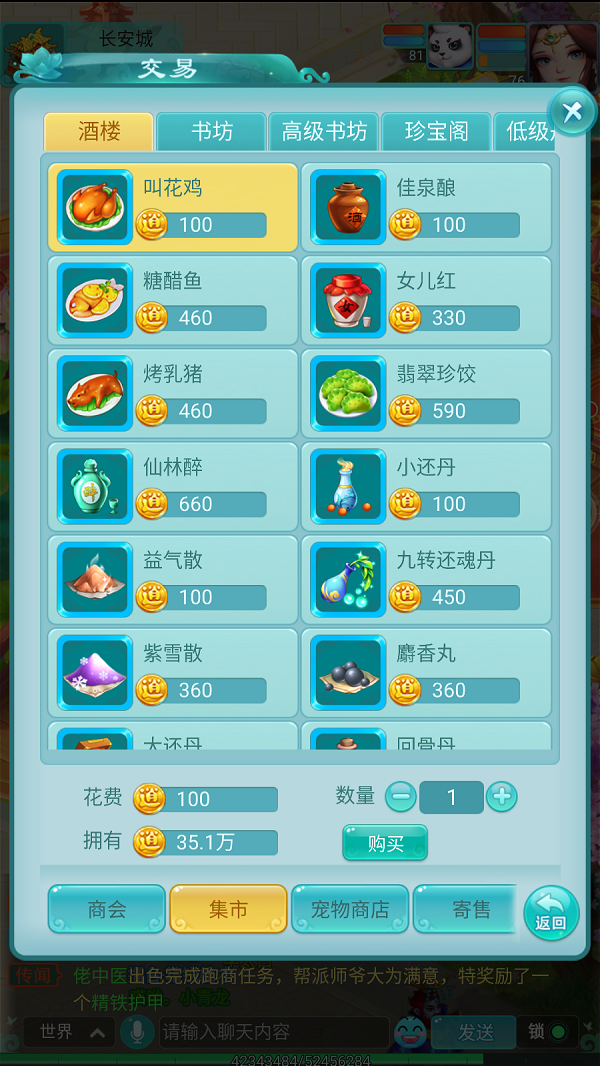
Task: Choose the 烤乳猪 roast pig item
Action: (173, 393)
